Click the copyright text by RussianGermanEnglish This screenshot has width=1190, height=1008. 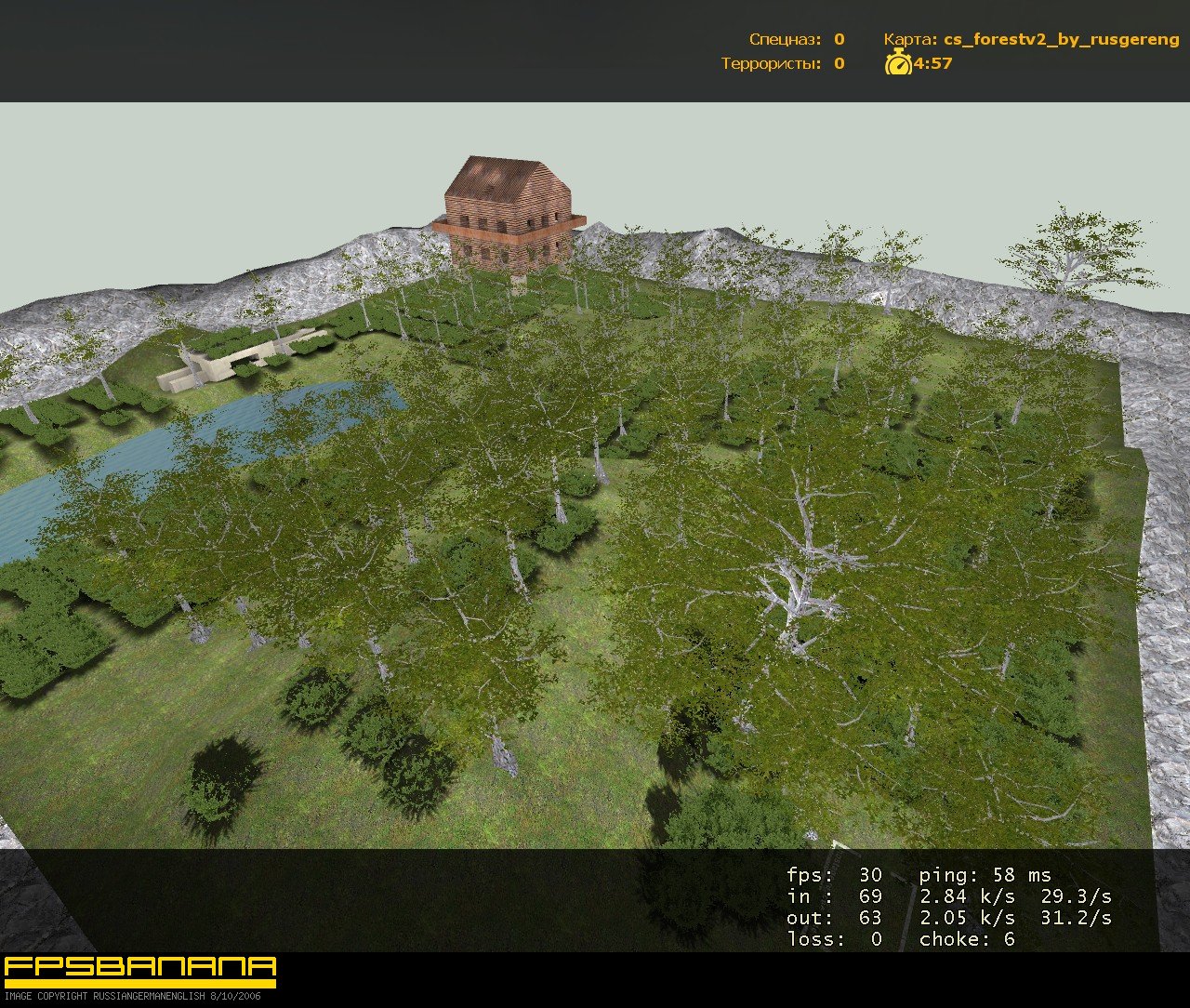tap(135, 996)
